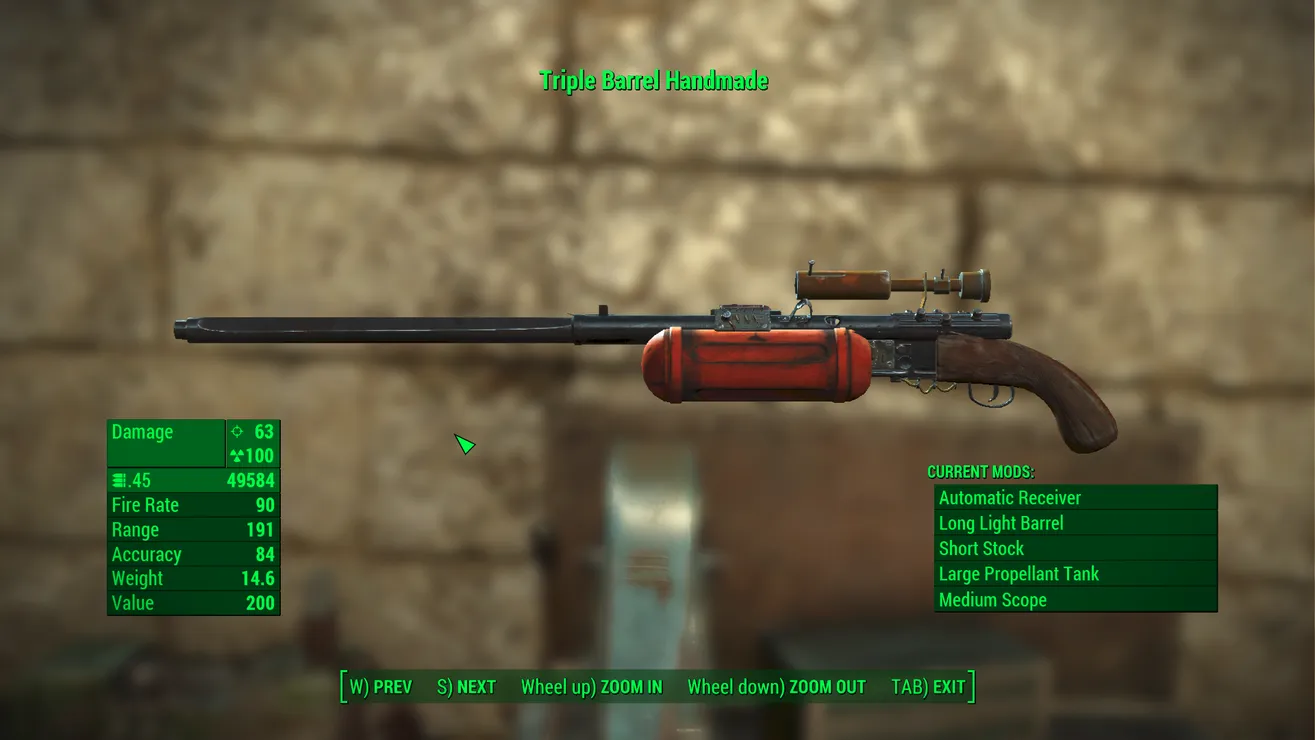Screen dimensions: 1315x740
Task: Go to the PREV item
Action: [380, 687]
